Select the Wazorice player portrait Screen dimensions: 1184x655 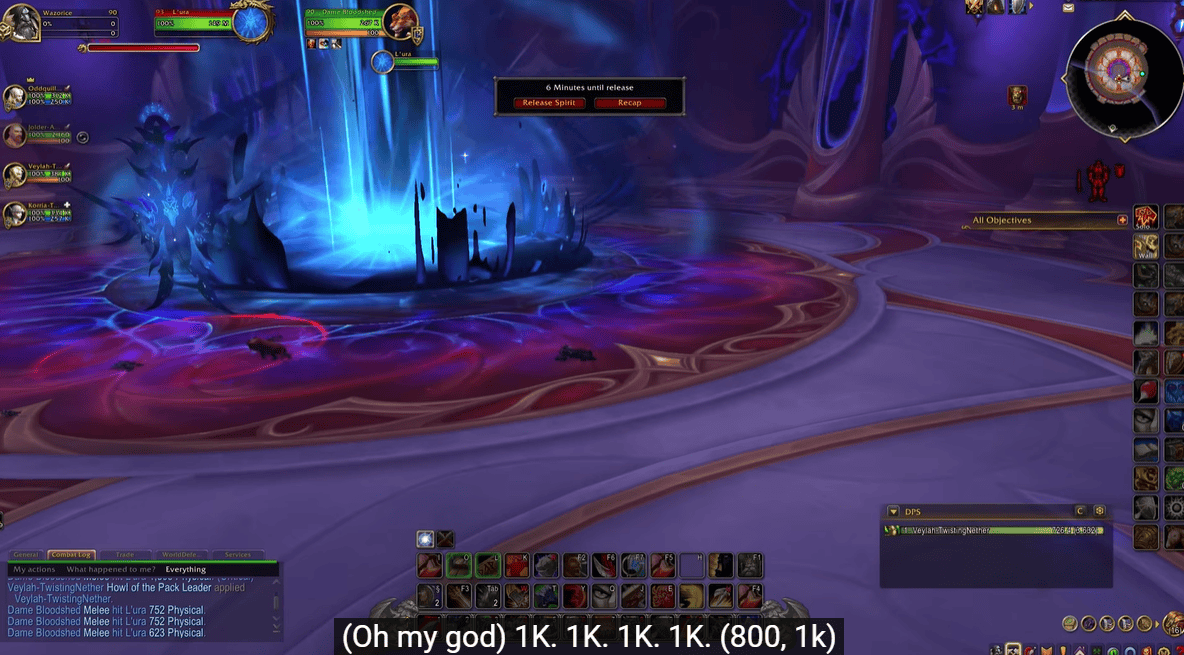[x=23, y=22]
